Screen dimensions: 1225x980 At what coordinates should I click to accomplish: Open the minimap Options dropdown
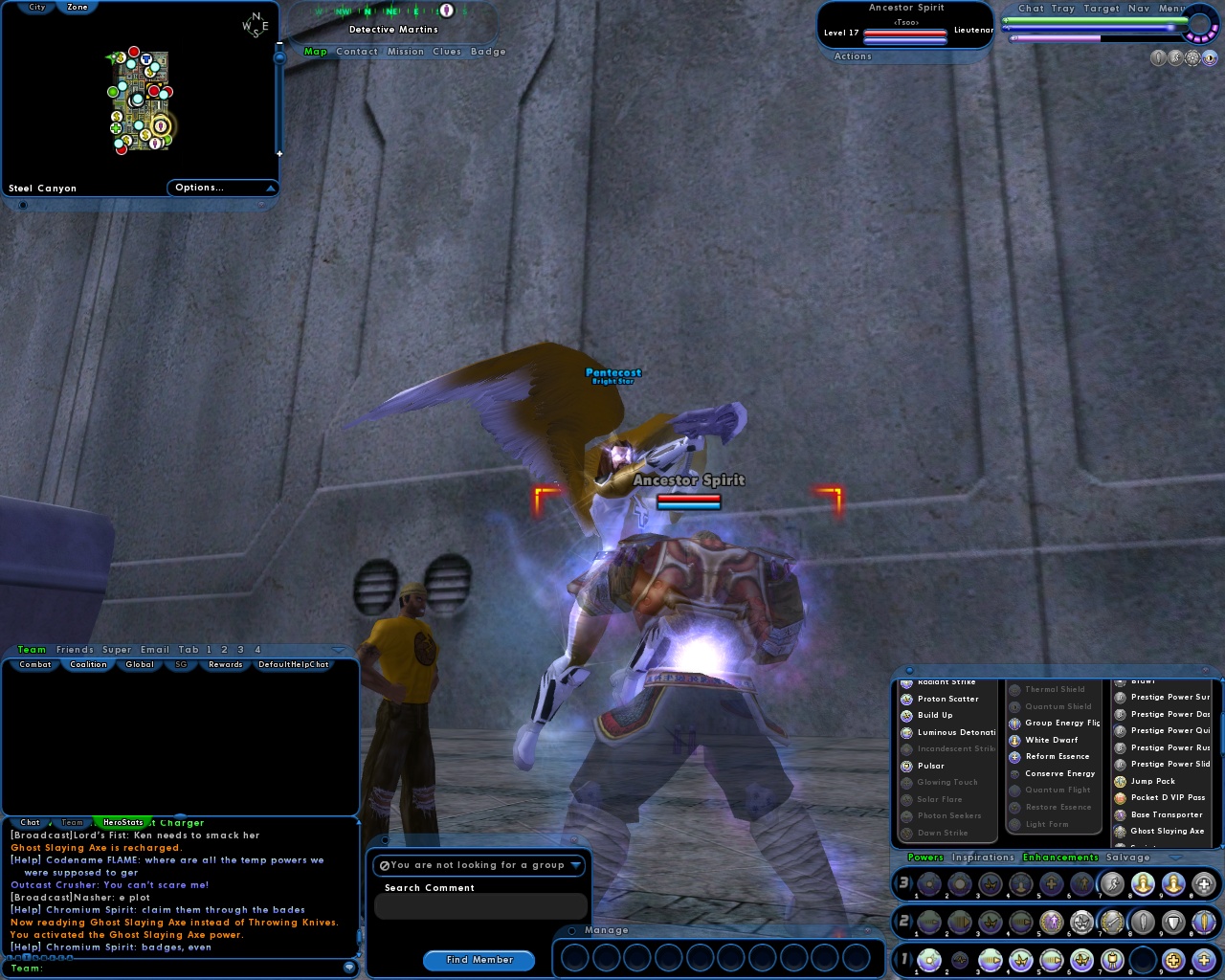click(x=221, y=188)
